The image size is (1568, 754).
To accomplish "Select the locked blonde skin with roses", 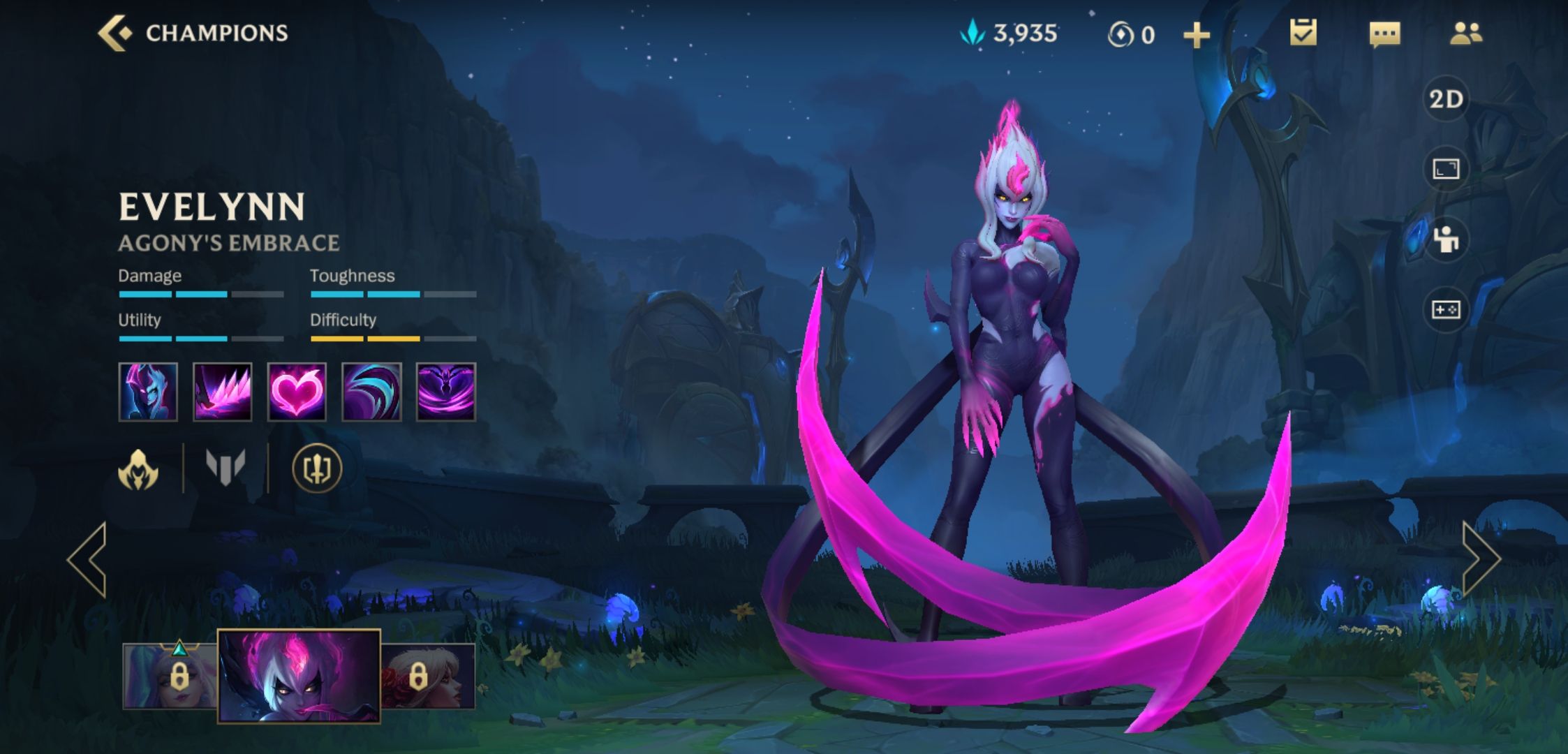I will point(428,676).
